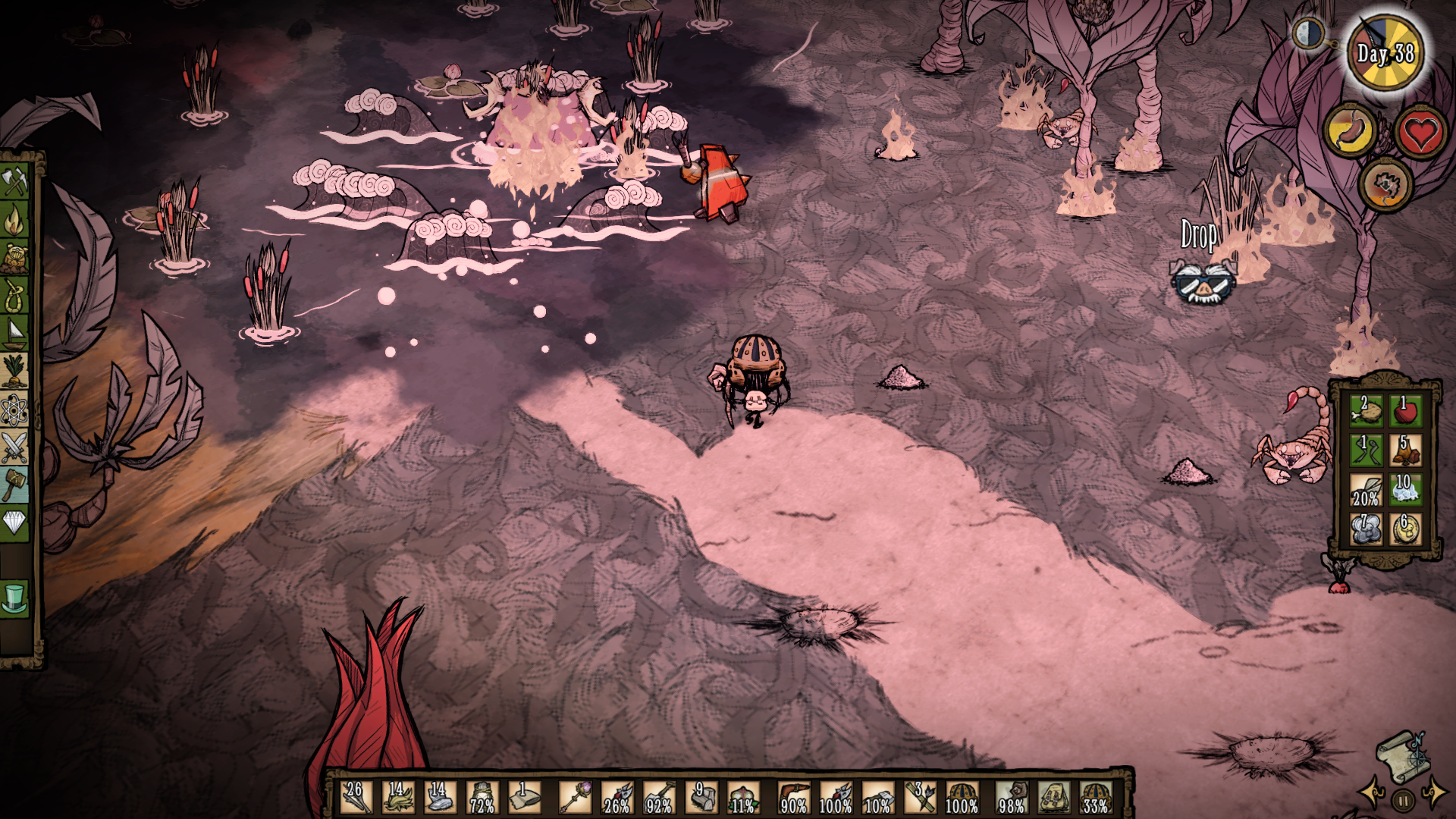Select the equipped backpack slot
This screenshot has height=819, width=1456.
point(1053,798)
